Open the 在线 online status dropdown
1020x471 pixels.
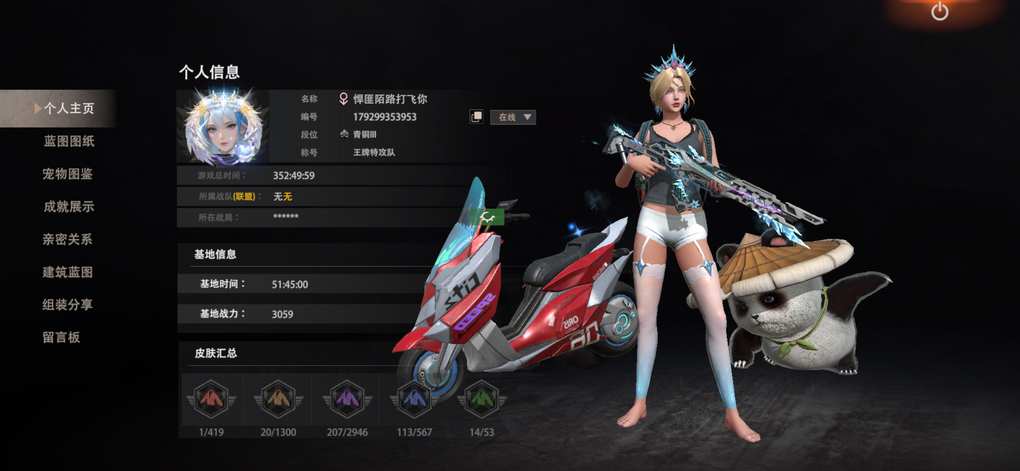pos(513,117)
